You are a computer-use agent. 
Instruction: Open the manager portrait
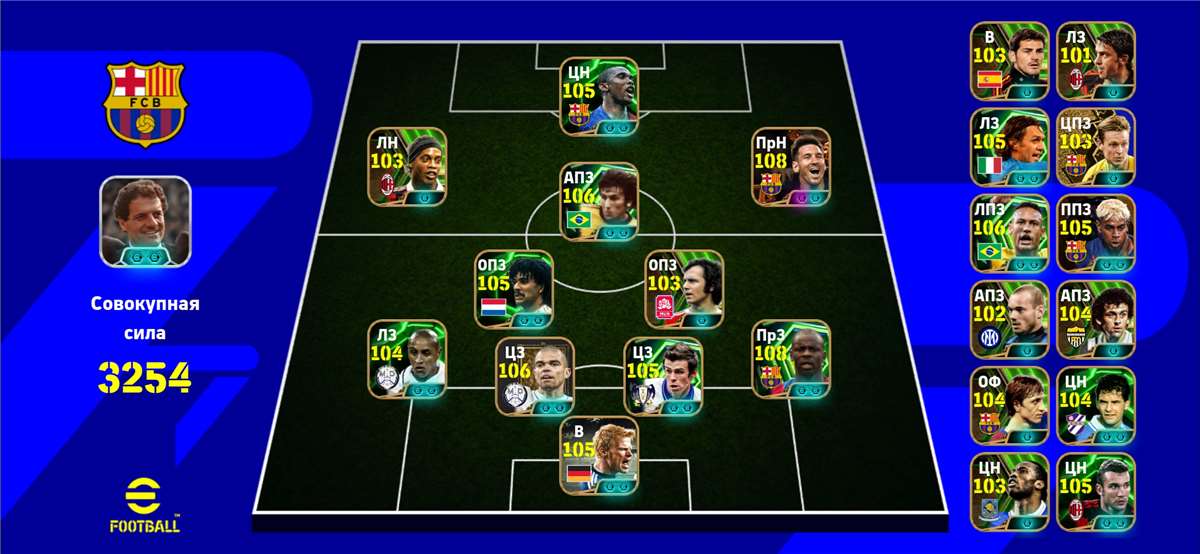click(145, 221)
